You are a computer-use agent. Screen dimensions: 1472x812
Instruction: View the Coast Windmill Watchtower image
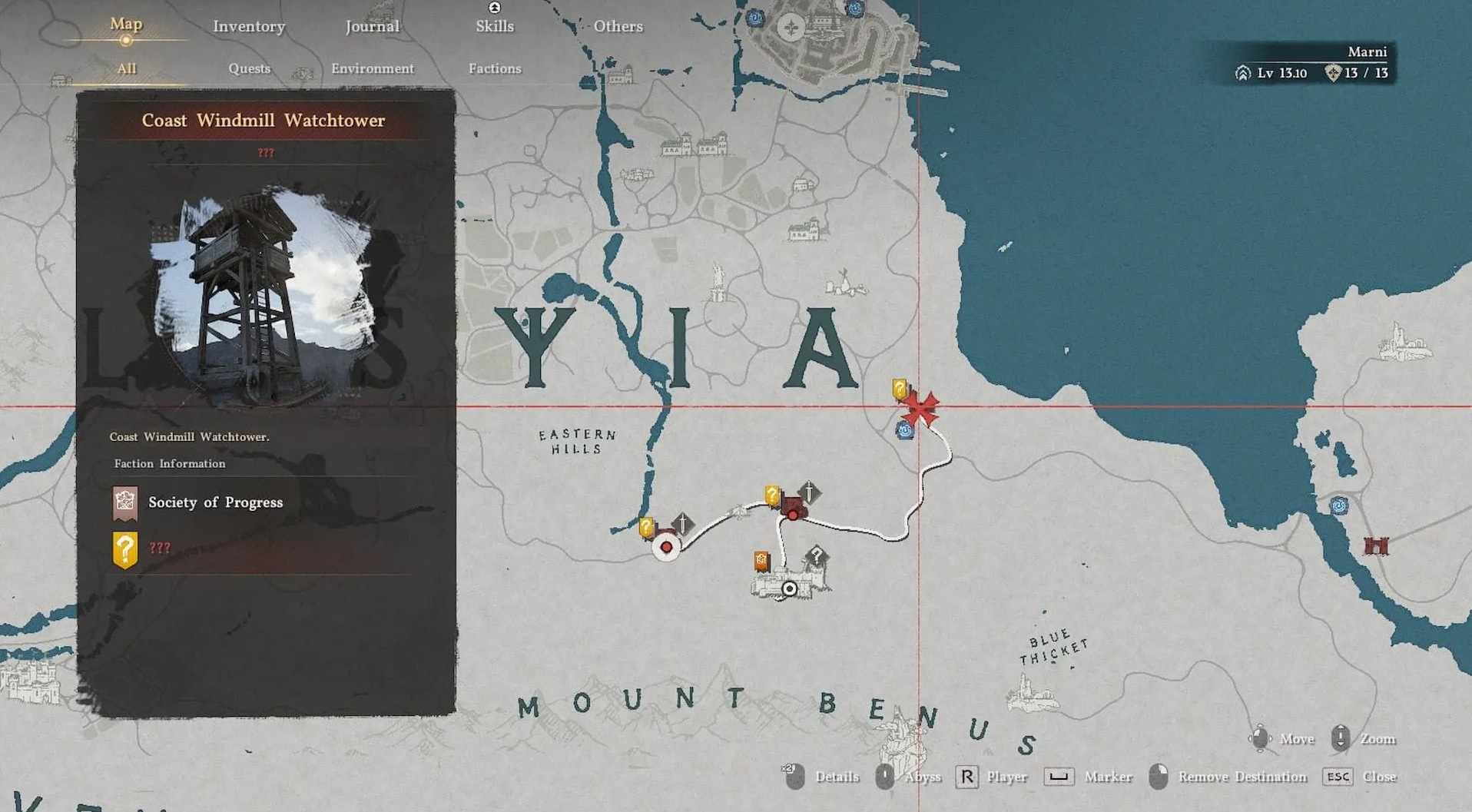tap(265, 296)
